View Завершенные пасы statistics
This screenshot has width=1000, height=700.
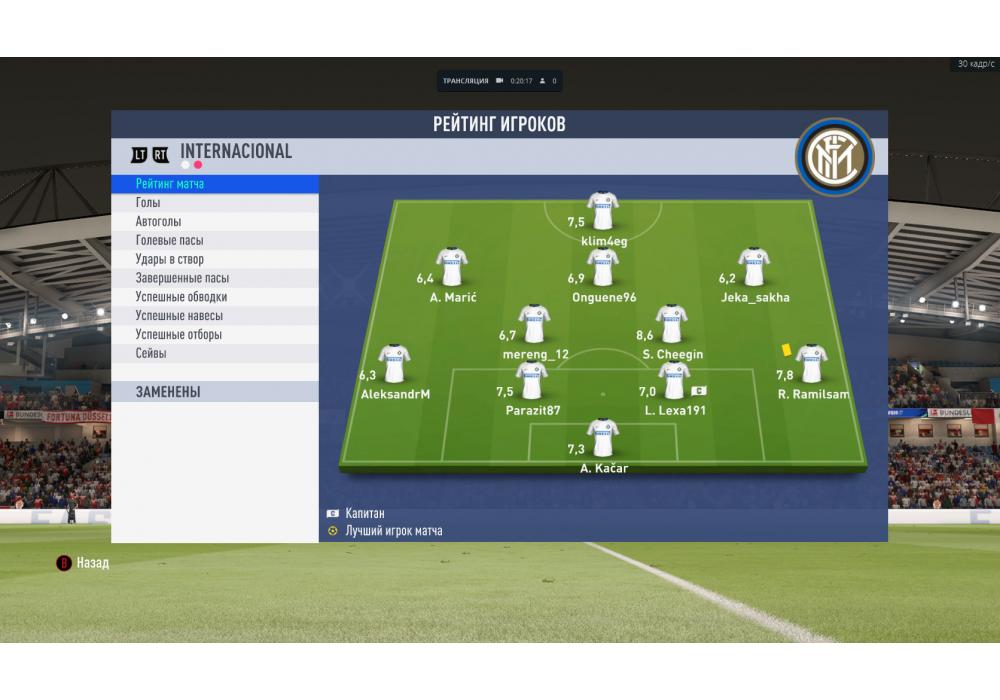click(216, 279)
